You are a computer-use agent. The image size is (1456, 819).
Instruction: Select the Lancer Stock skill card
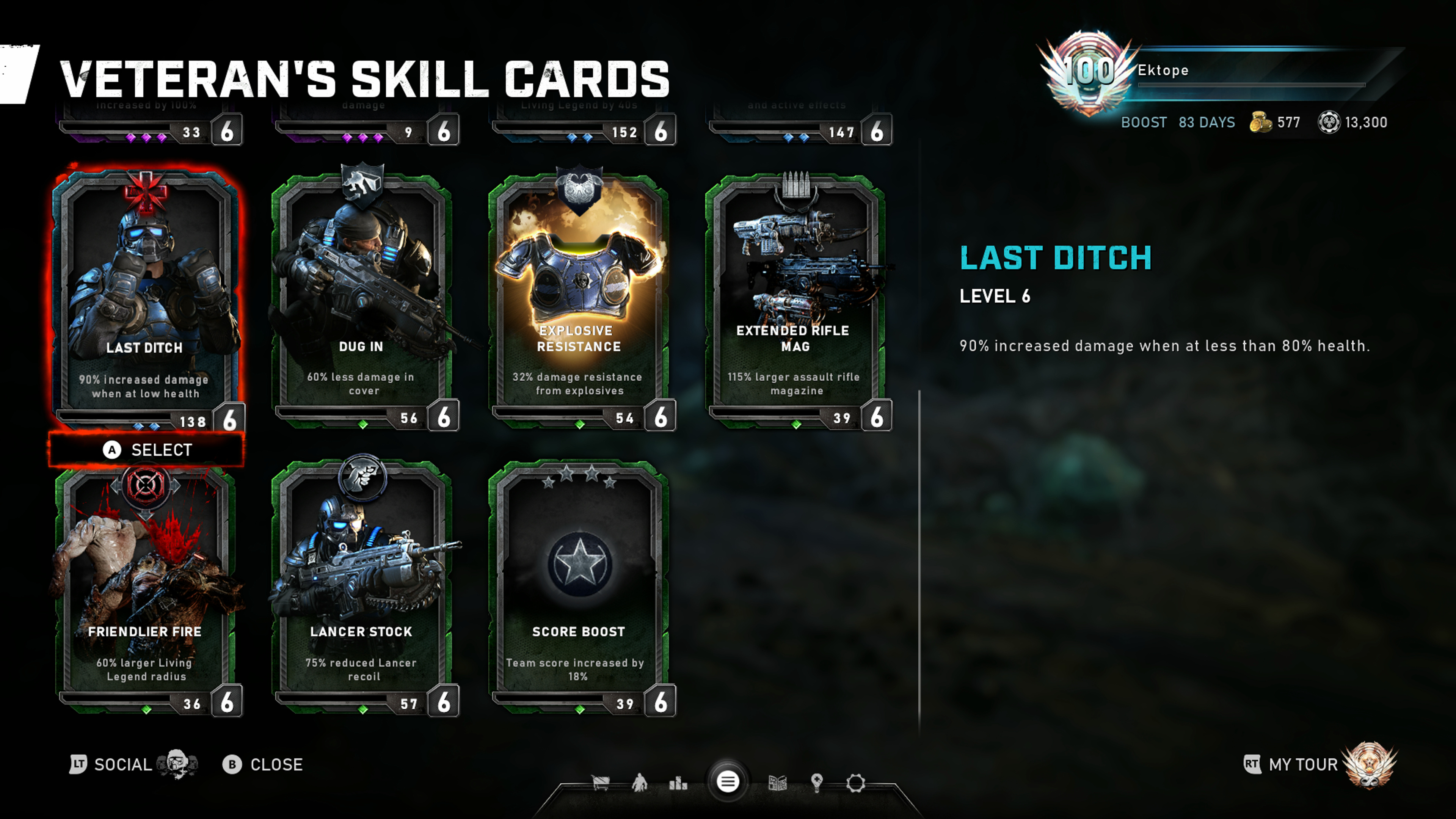click(x=362, y=588)
